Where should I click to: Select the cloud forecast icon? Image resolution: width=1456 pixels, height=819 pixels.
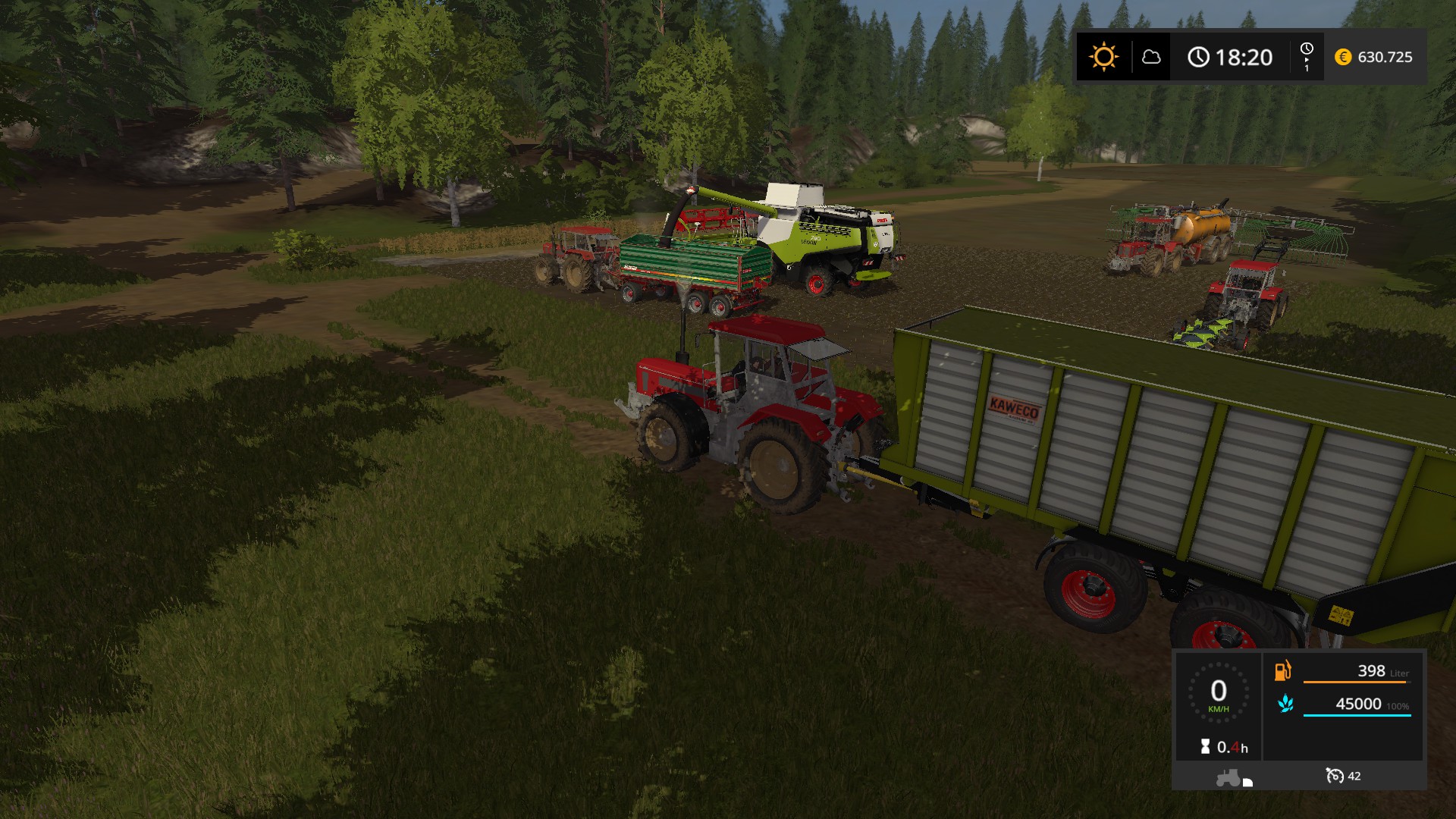(x=1151, y=57)
